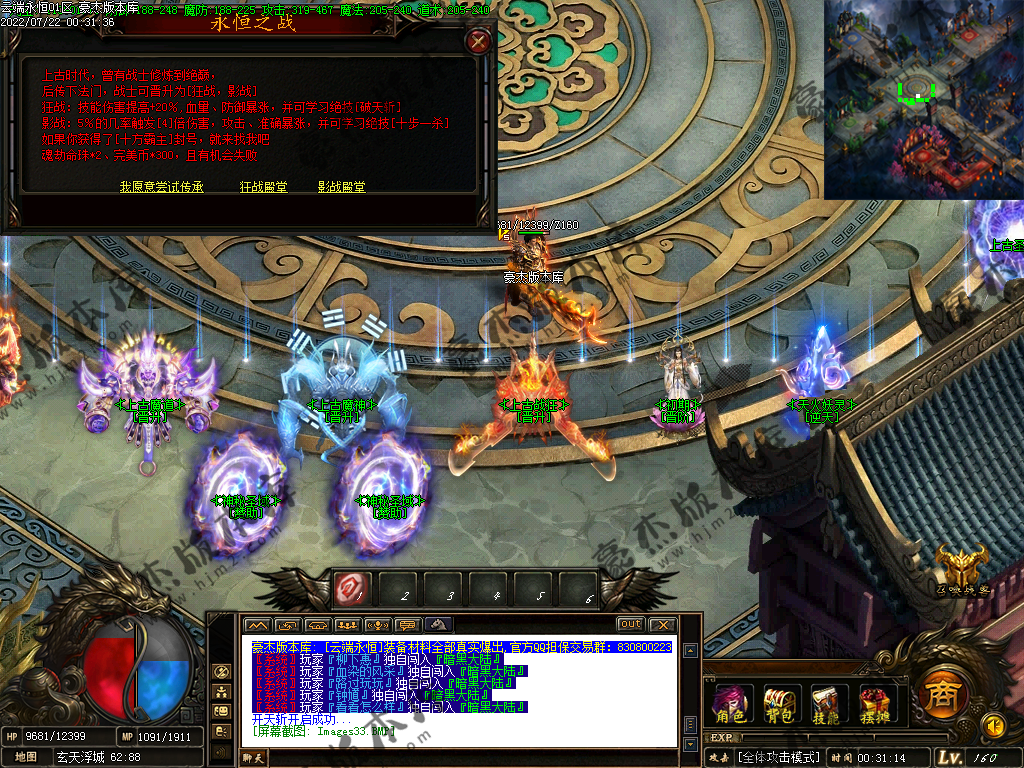Screen dimensions: 1024x768
Task: Choose the 影战殿堂 dialogue option
Action: (341, 187)
